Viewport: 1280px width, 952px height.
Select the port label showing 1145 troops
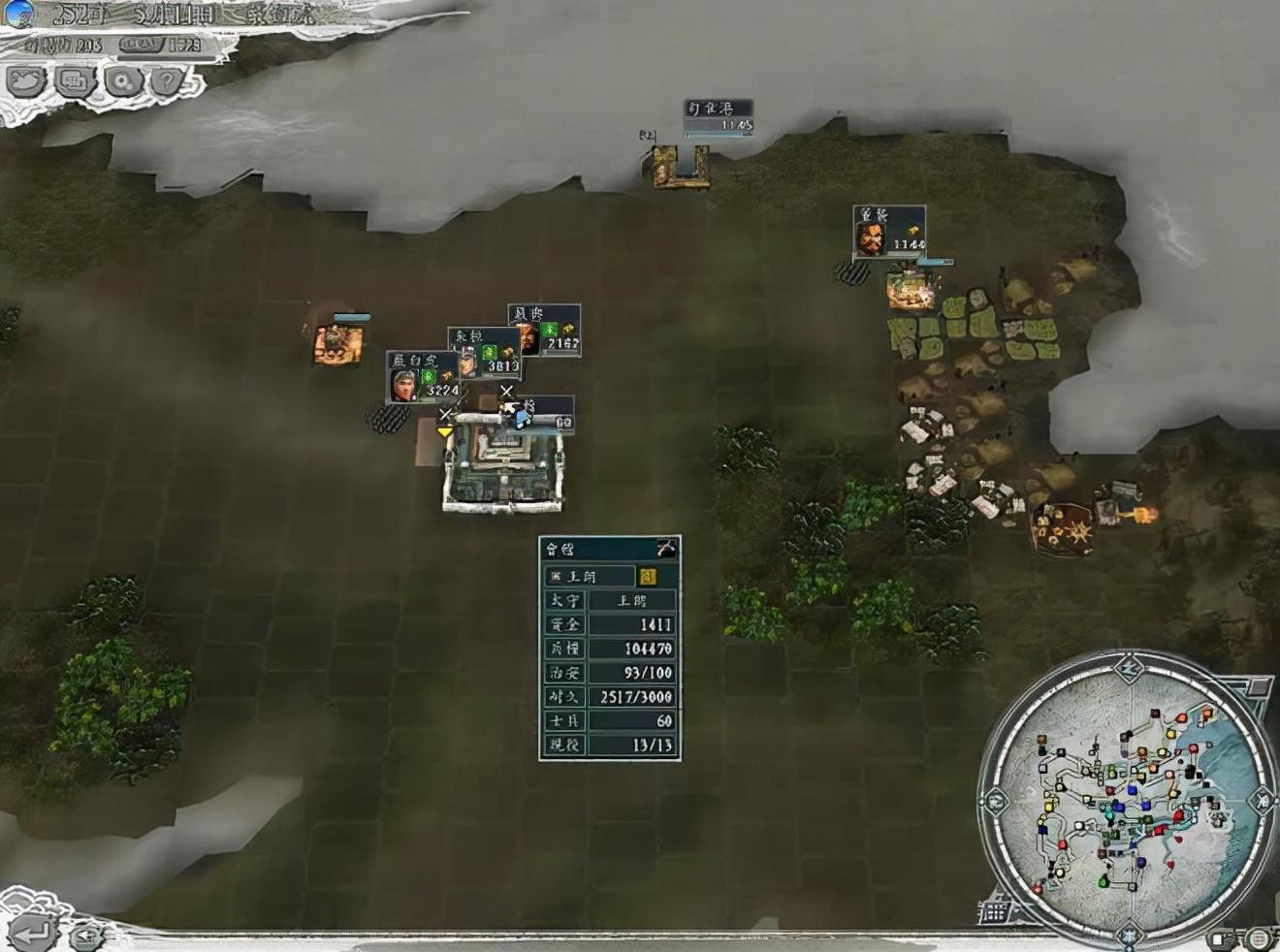pos(719,117)
